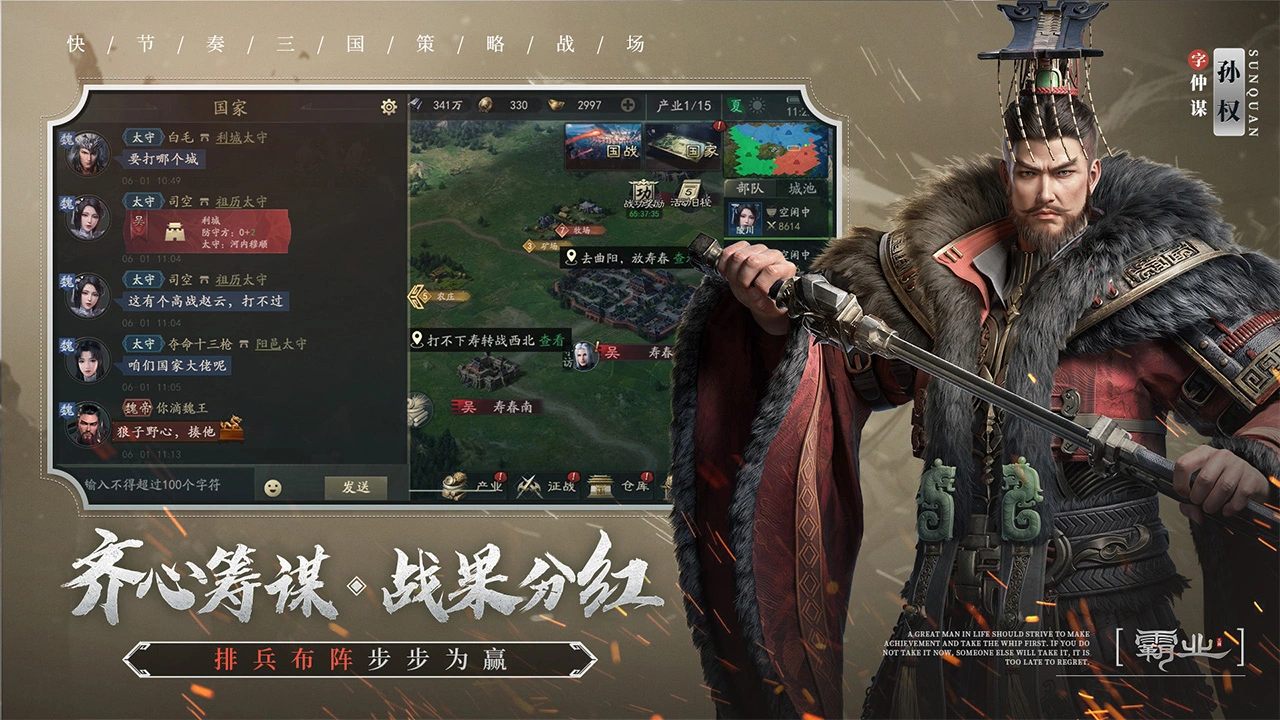The width and height of the screenshot is (1280, 720).
Task: Click the chat input field limited to 100 characters
Action: click(x=160, y=488)
